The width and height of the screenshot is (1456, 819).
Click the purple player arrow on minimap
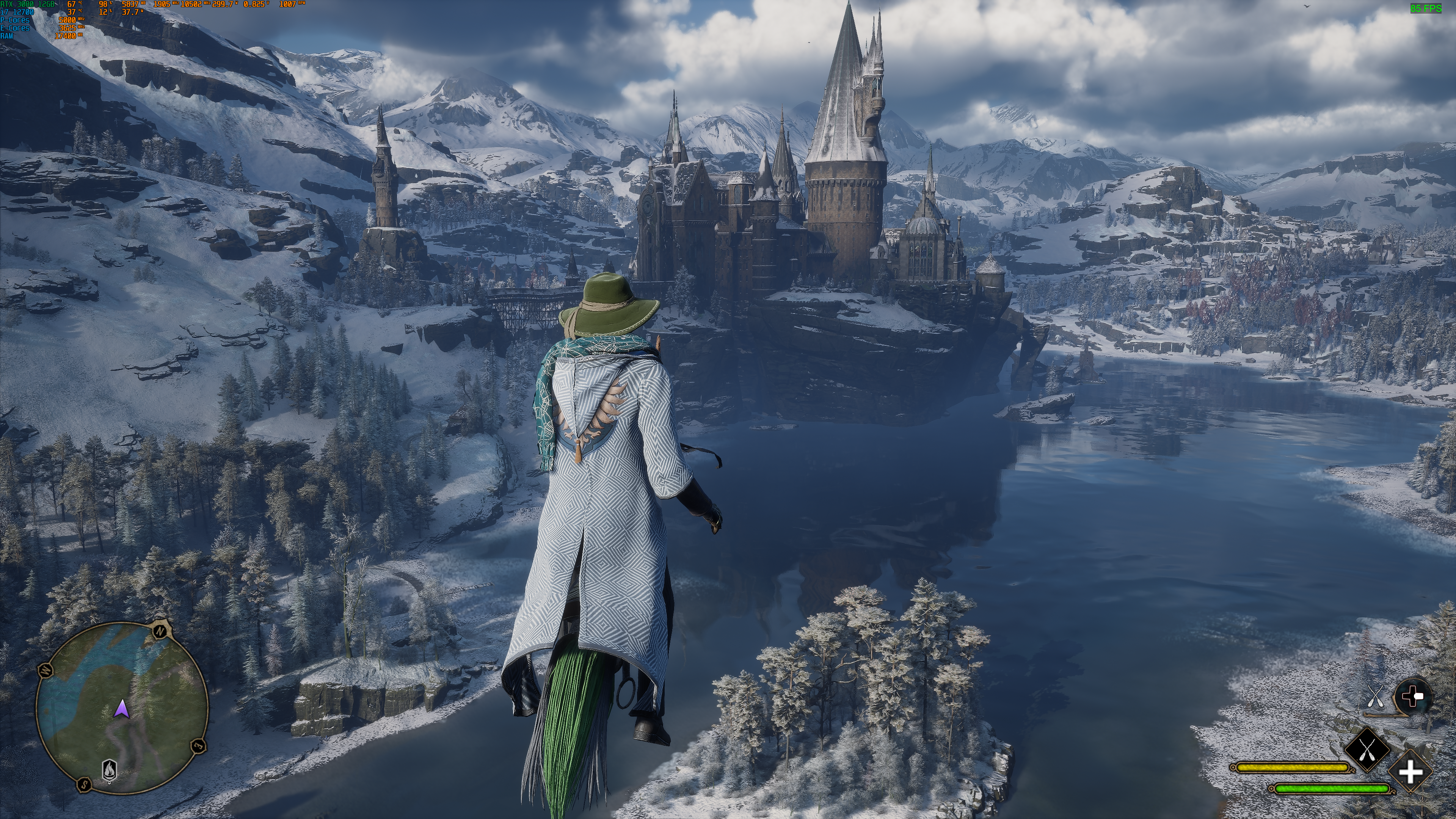[121, 708]
